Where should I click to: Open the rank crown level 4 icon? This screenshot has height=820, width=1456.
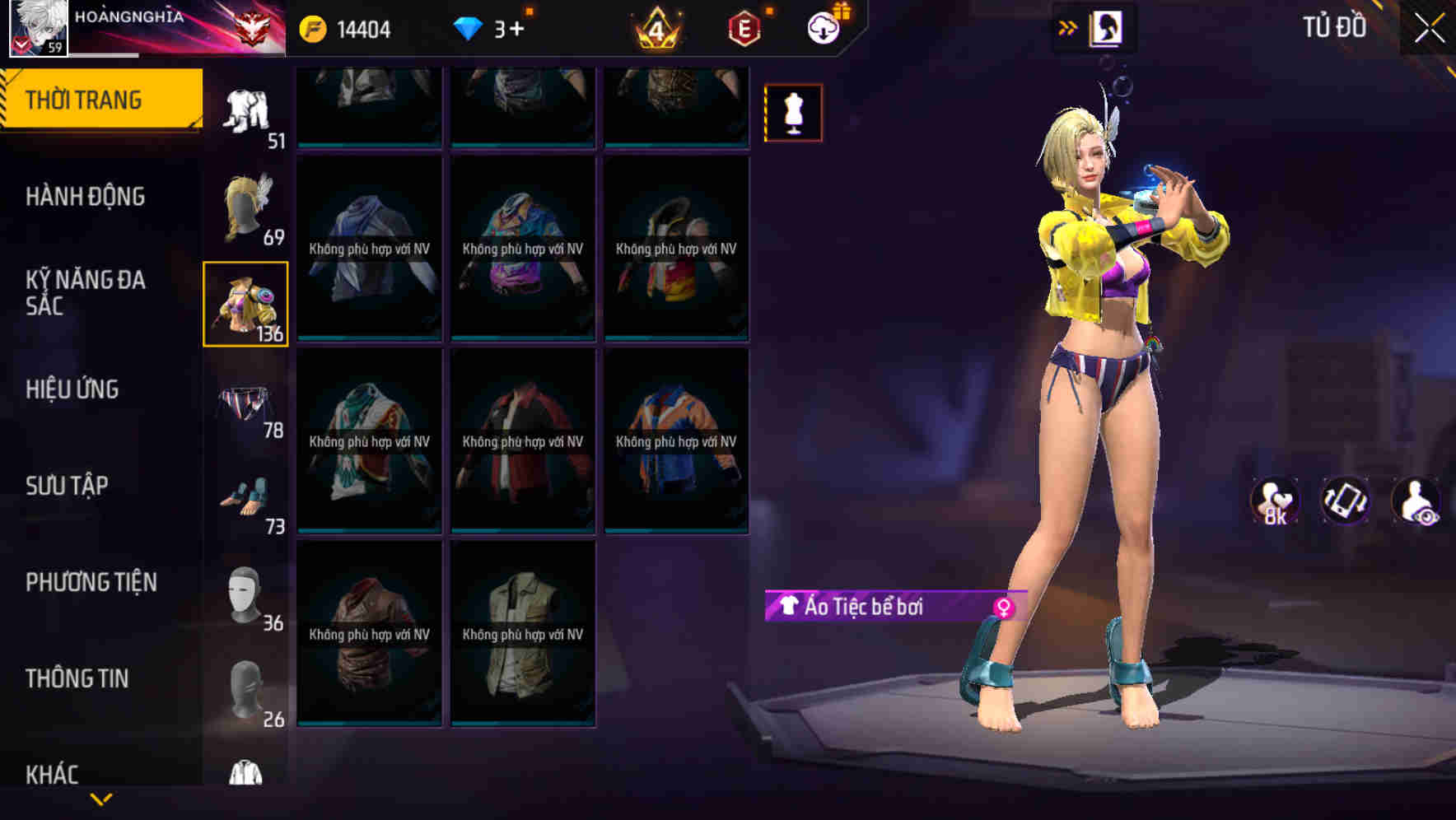point(653,27)
